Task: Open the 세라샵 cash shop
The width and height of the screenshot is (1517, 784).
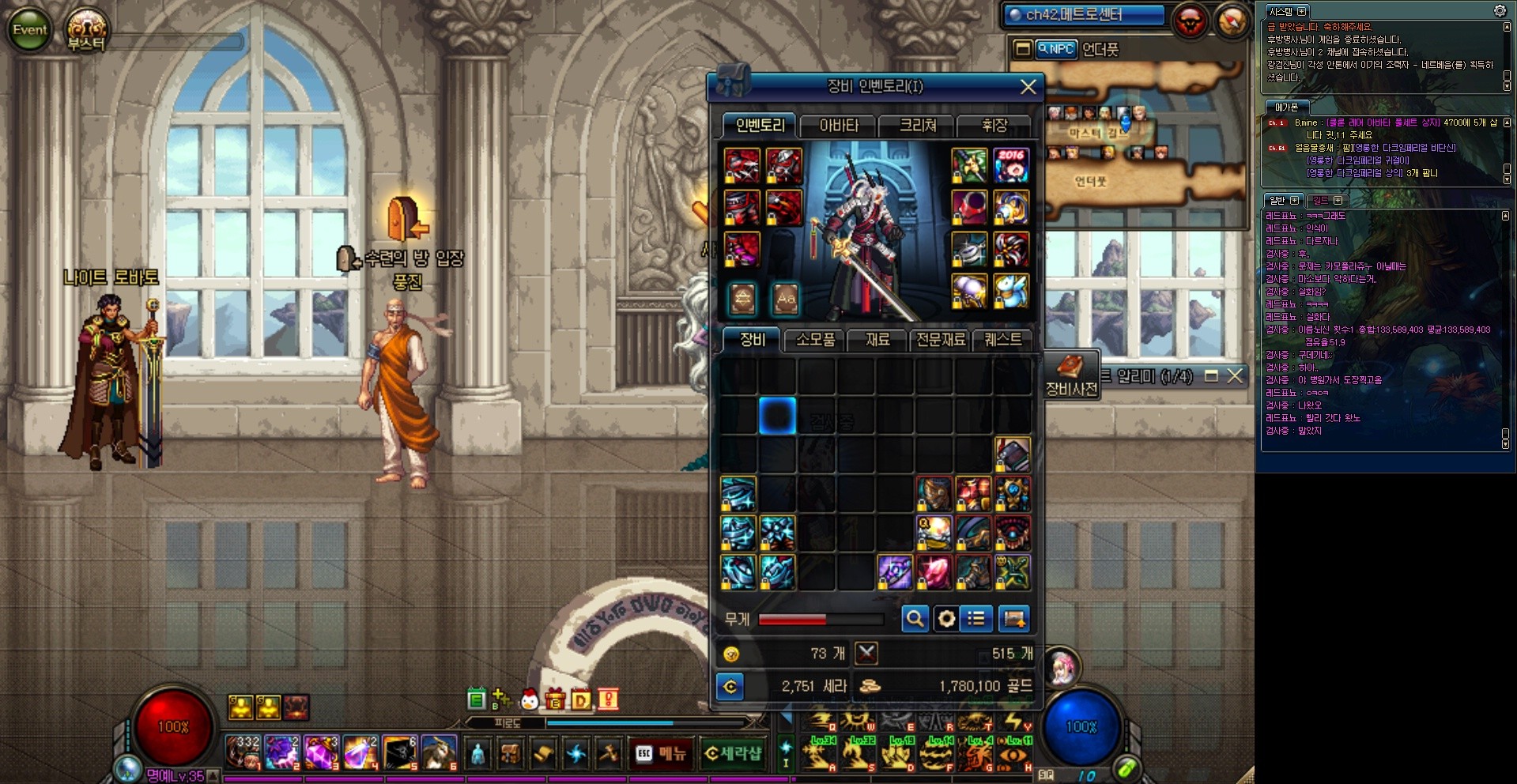Action: (732, 754)
